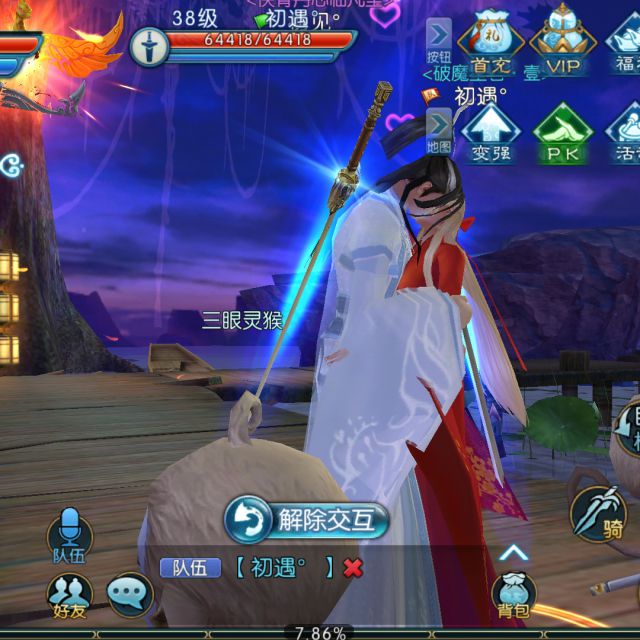Select the 变强 upgrade arrow icon
This screenshot has width=640, height=640.
click(x=490, y=133)
